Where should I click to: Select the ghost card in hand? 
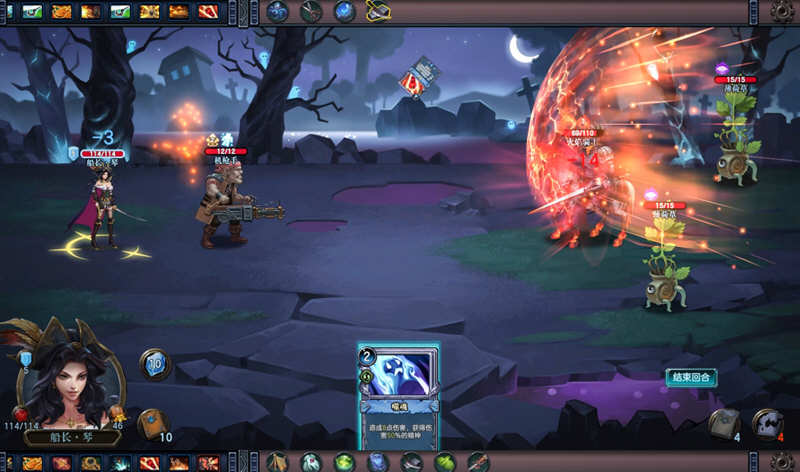[x=399, y=396]
